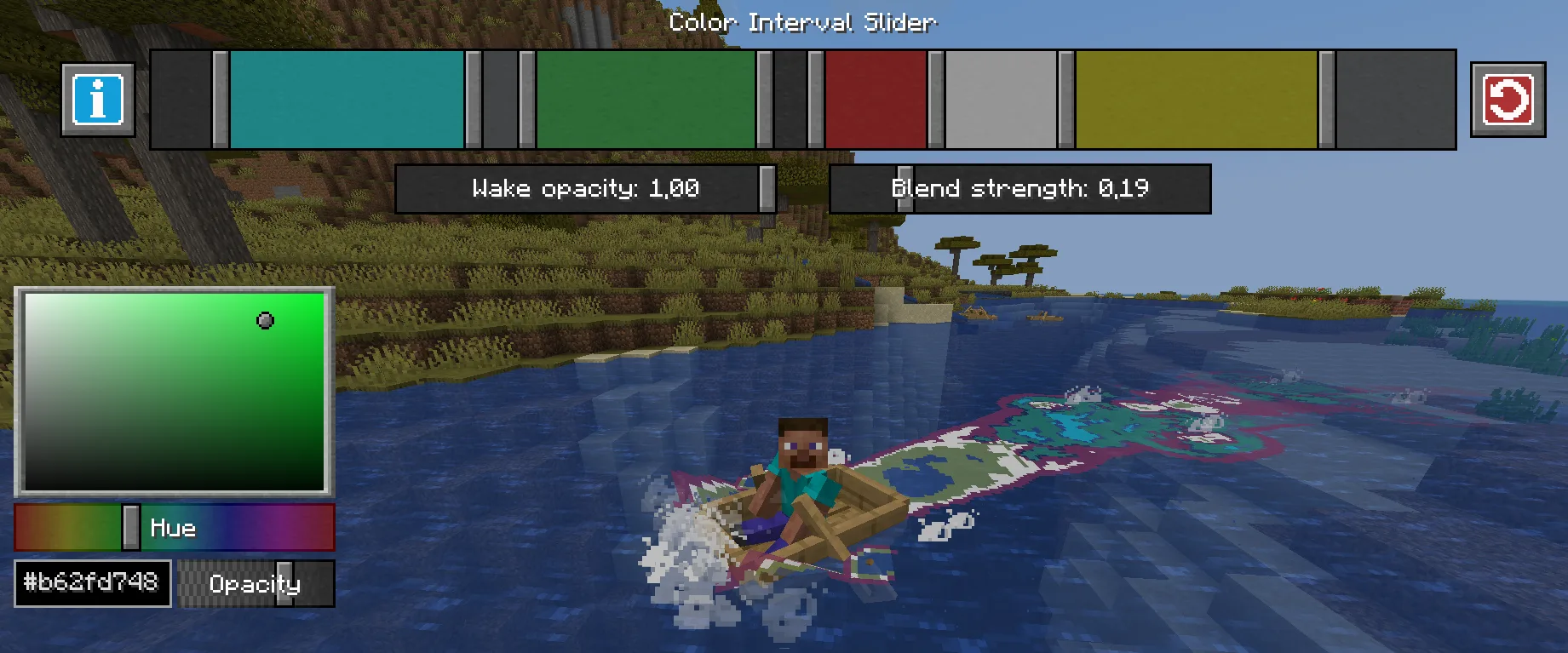Click the Wake opacity slider handle
Screen dimensions: 1568x653
point(767,188)
